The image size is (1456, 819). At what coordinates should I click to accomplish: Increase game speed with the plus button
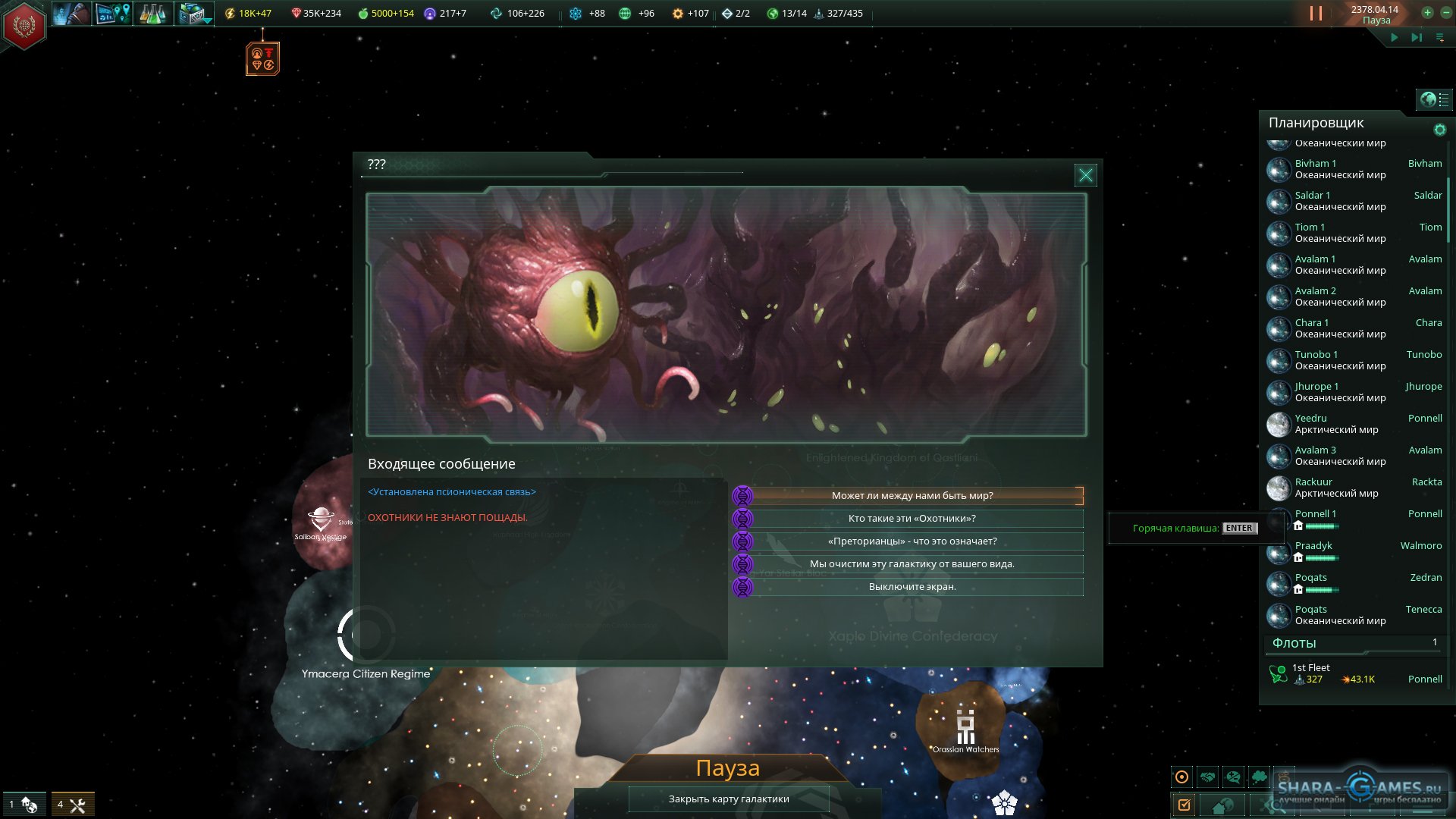pos(1427,13)
